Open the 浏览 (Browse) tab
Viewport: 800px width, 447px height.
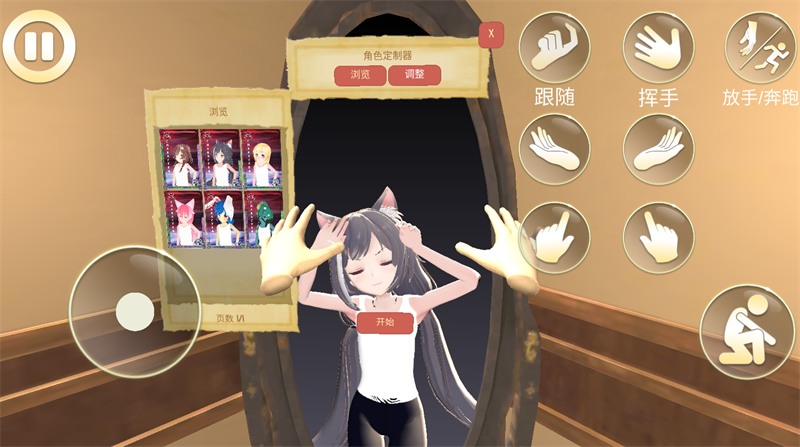coord(360,75)
